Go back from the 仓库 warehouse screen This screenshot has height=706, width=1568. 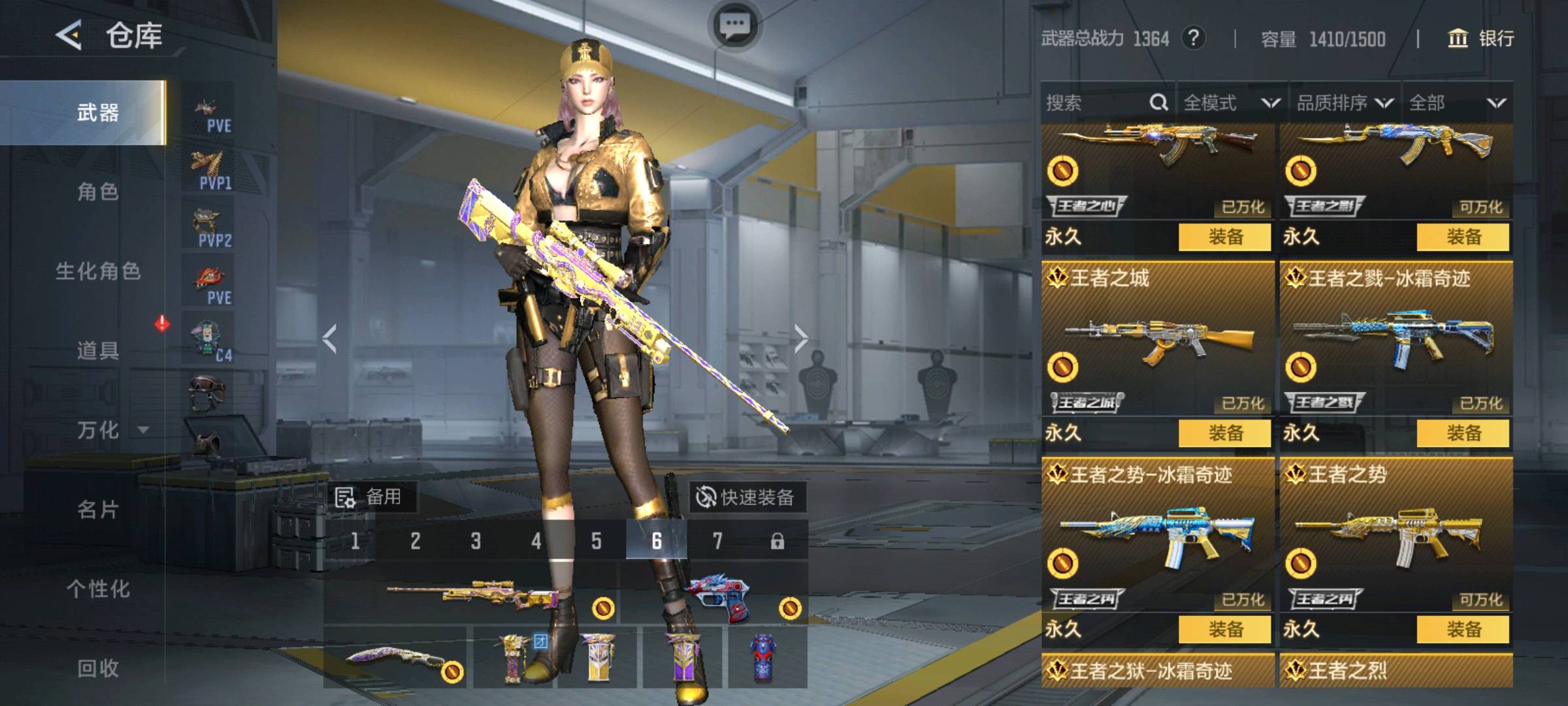(x=69, y=35)
